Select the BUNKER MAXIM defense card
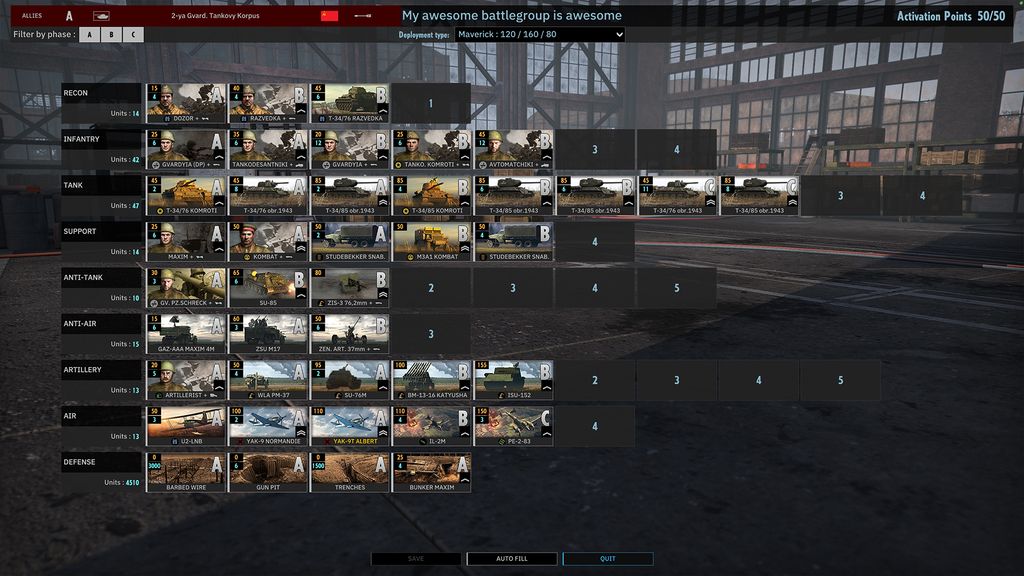This screenshot has height=576, width=1024. [431, 472]
